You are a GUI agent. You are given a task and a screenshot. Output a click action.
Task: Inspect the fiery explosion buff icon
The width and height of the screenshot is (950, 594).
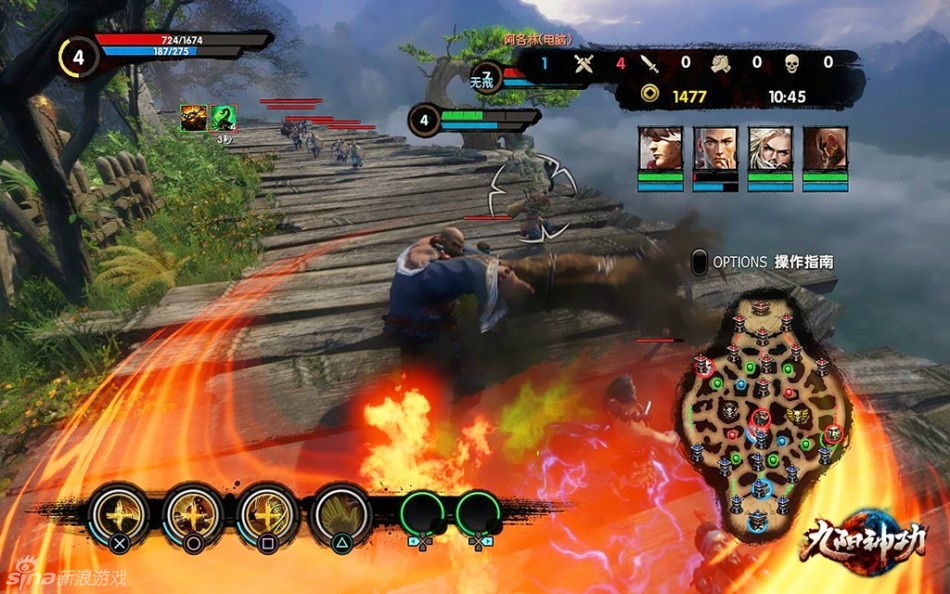point(193,118)
